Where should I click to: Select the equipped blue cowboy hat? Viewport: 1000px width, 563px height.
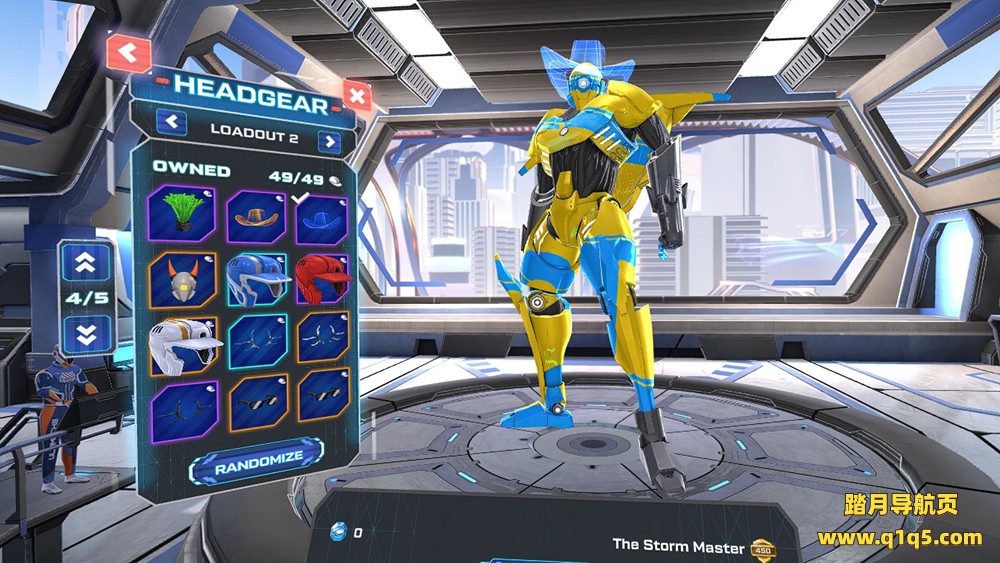pyautogui.click(x=321, y=220)
